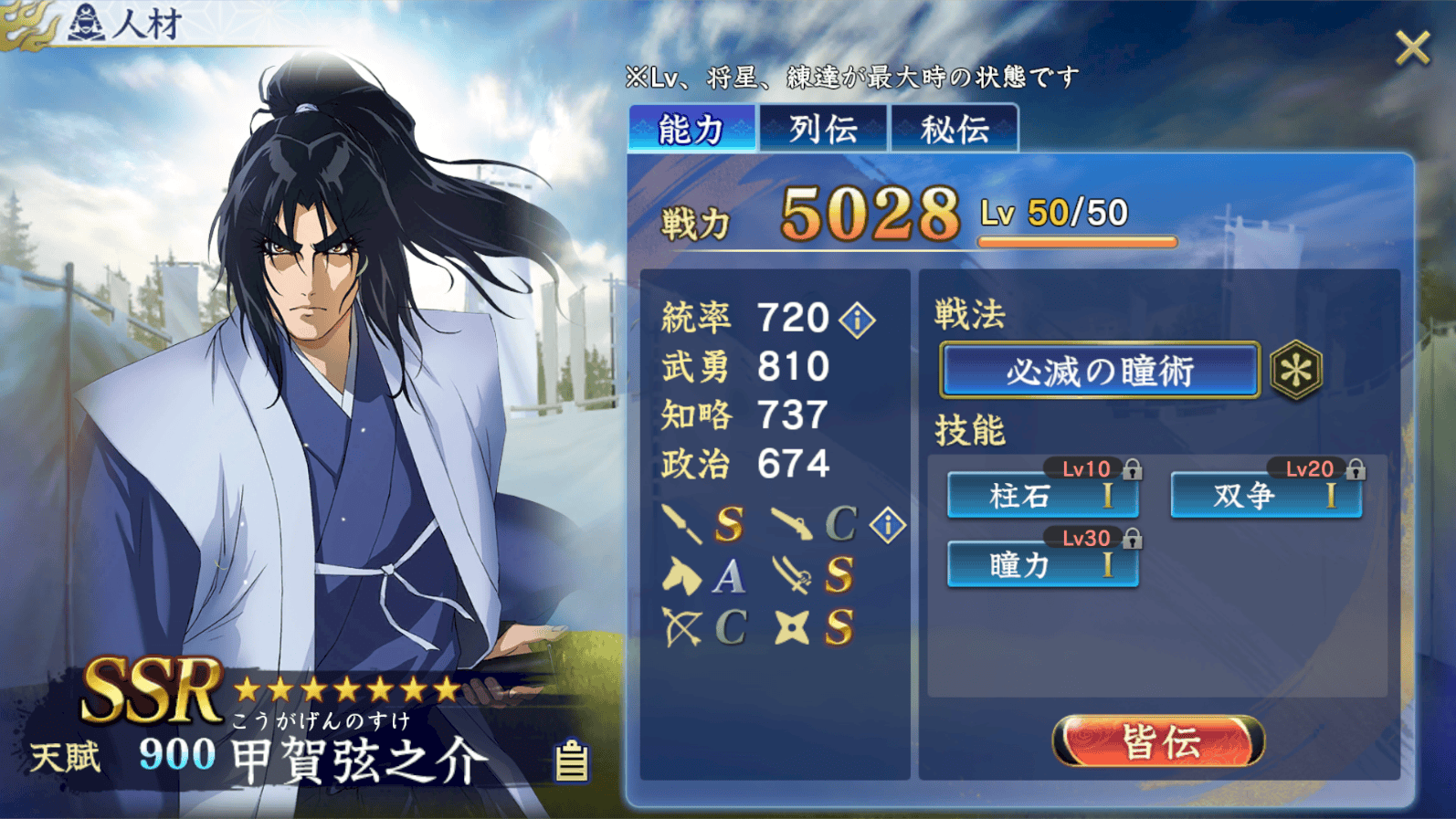Click the lock on the 双争 Lv20 skill
Image resolution: width=1456 pixels, height=819 pixels.
tap(1357, 468)
